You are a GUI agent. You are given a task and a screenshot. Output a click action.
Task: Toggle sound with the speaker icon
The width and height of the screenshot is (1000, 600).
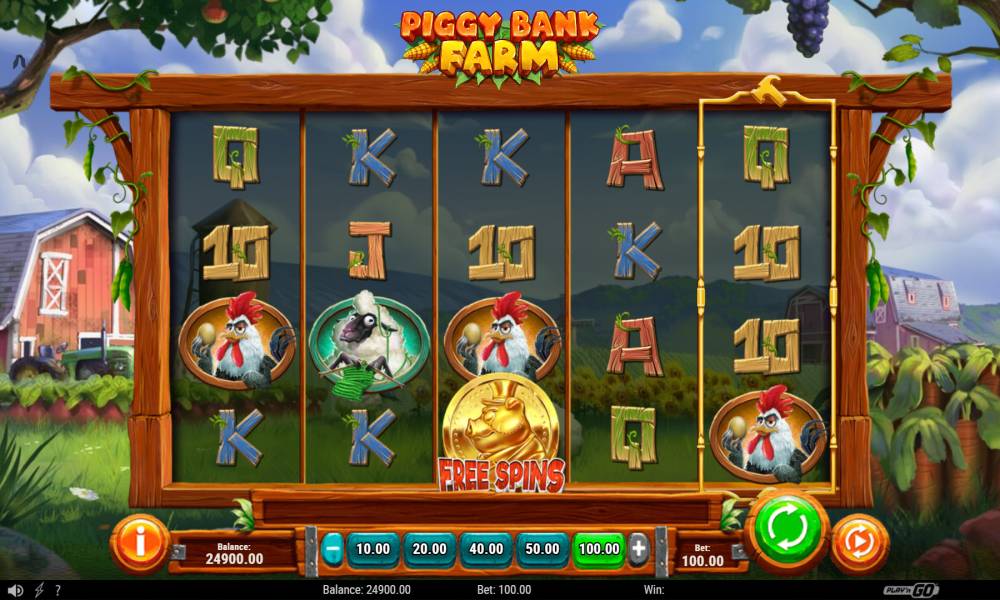15,590
